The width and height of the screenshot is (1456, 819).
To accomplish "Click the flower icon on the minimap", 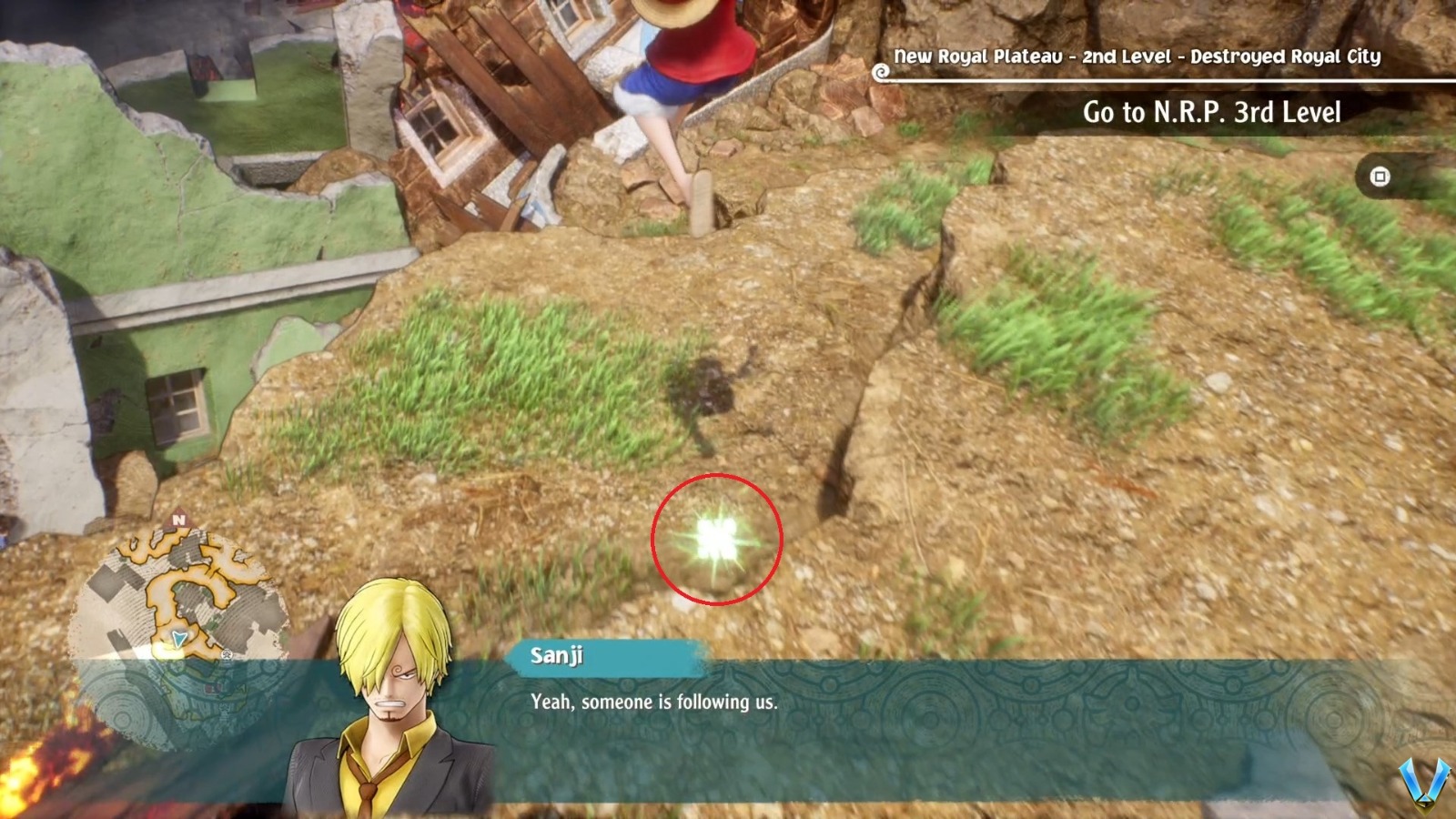I will [226, 655].
